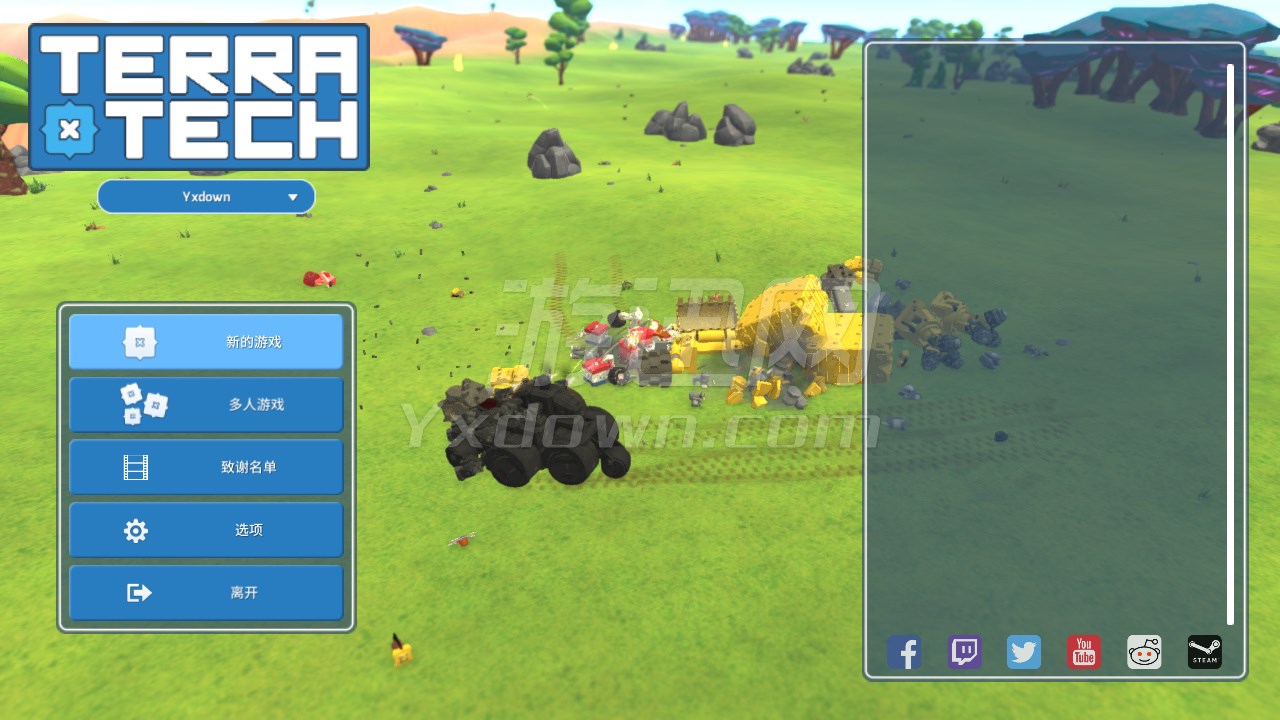Click the YouTube icon
The image size is (1280, 720).
1084,652
